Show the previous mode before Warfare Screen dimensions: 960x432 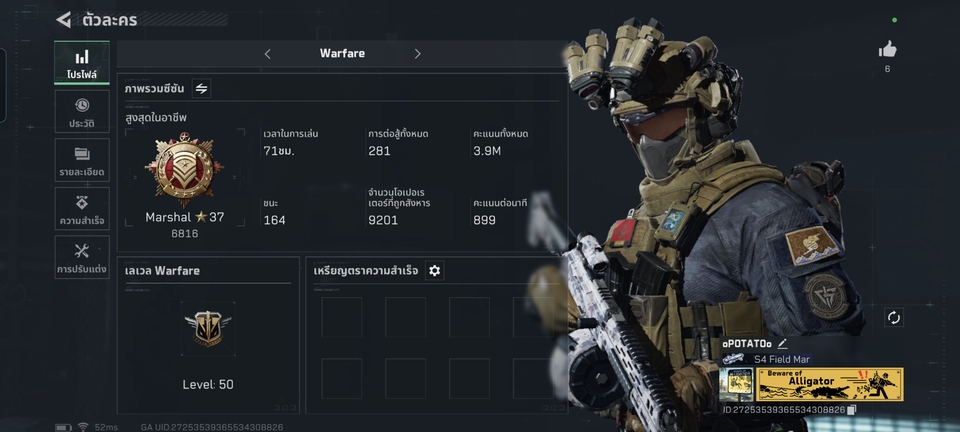[x=267, y=54]
